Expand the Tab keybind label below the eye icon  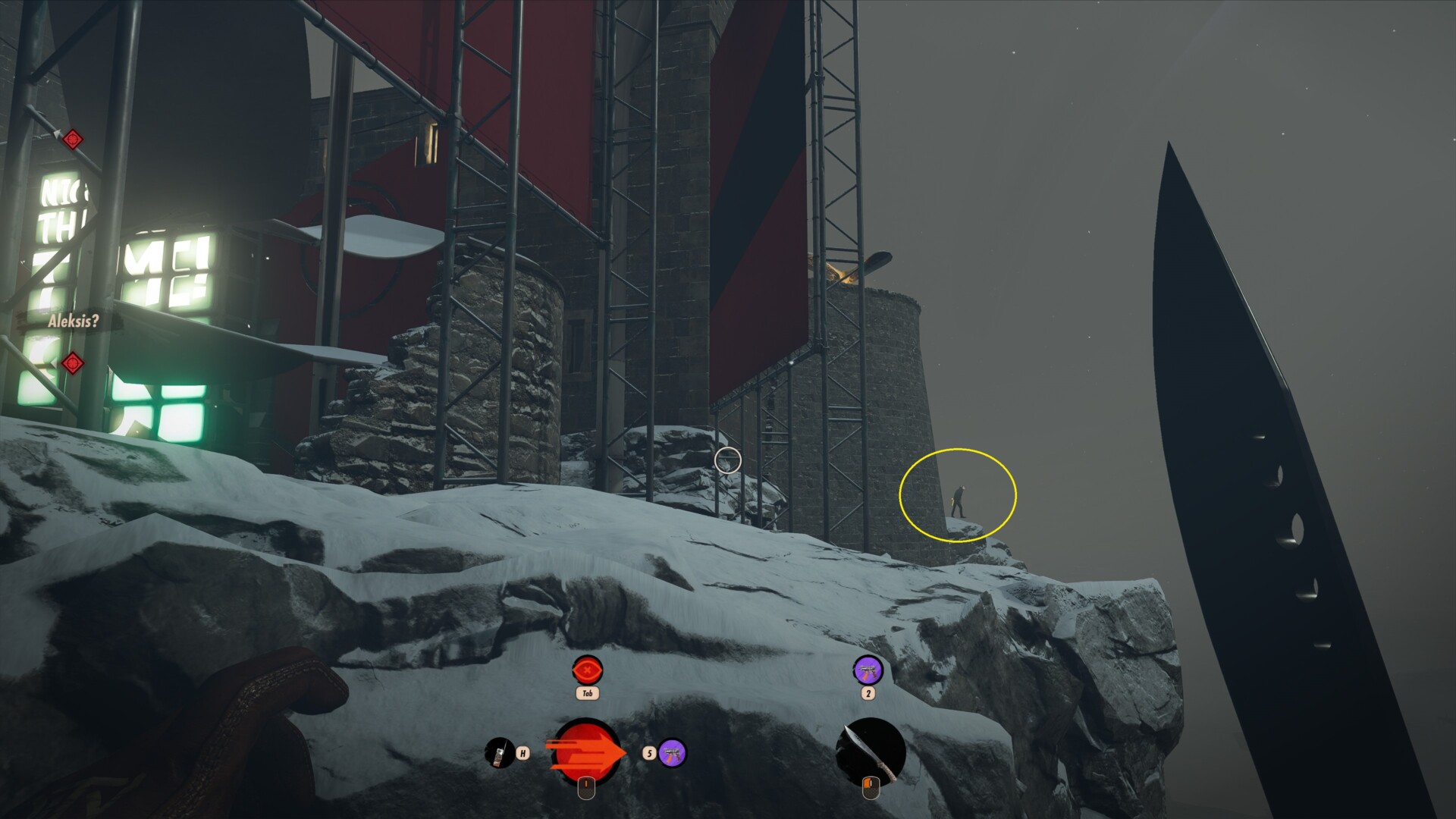coord(586,692)
